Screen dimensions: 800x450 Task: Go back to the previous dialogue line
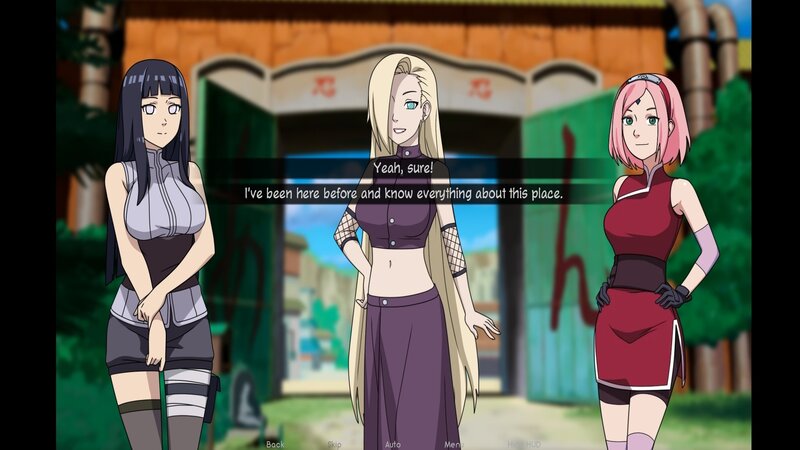[275, 443]
